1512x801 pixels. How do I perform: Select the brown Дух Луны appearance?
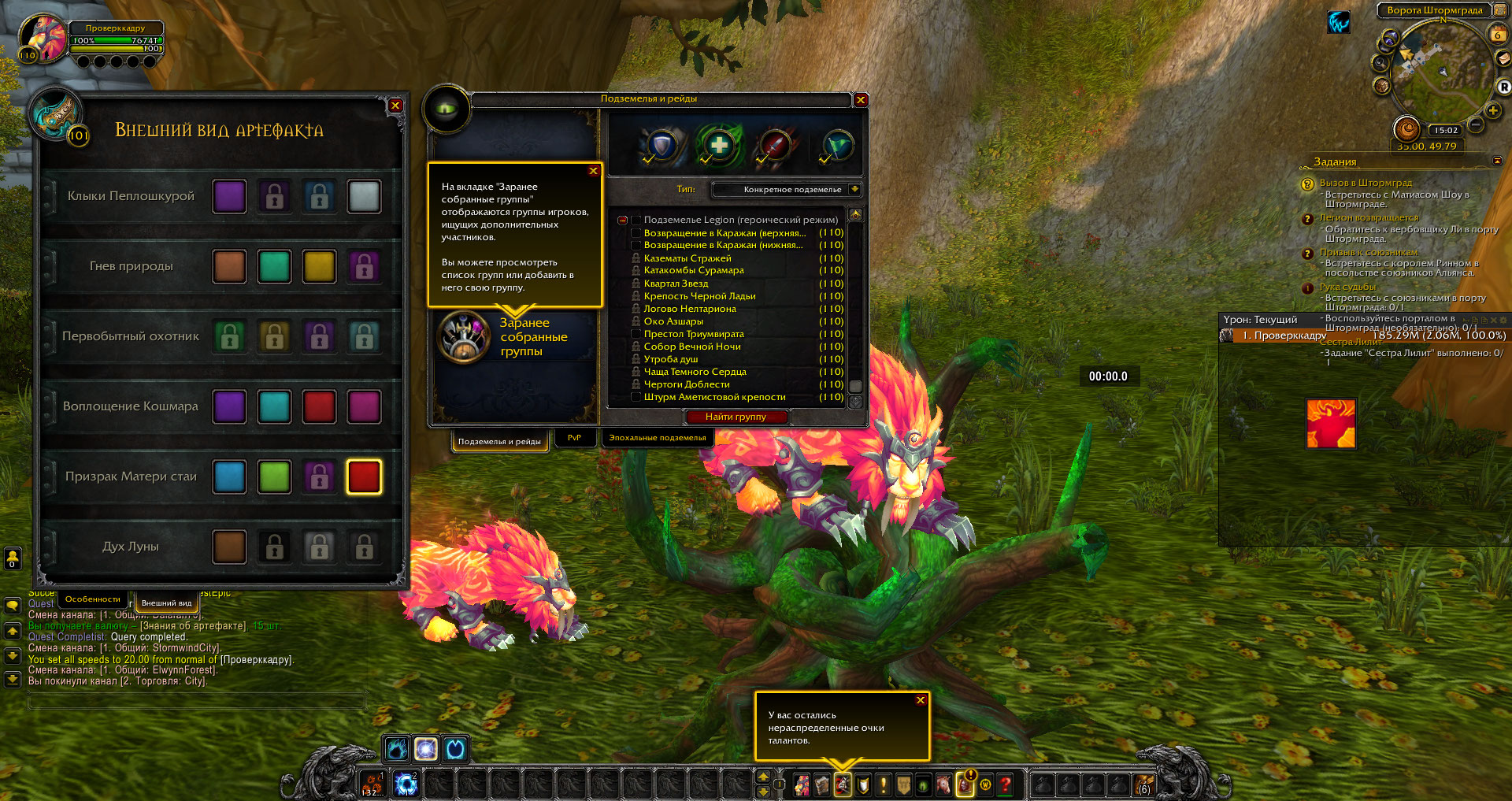tap(229, 547)
